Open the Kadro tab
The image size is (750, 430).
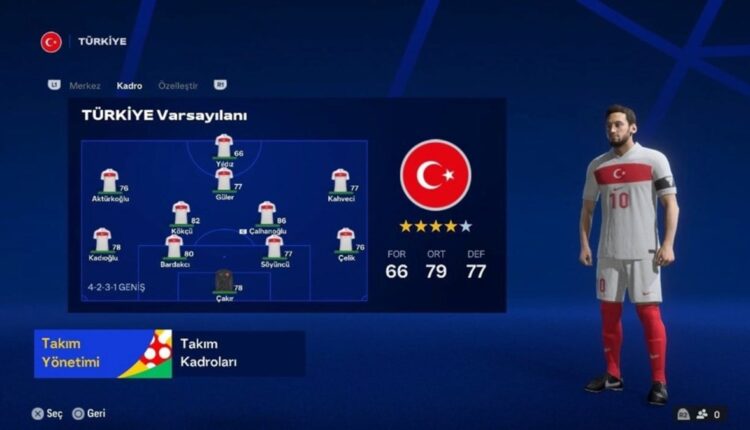pyautogui.click(x=129, y=86)
